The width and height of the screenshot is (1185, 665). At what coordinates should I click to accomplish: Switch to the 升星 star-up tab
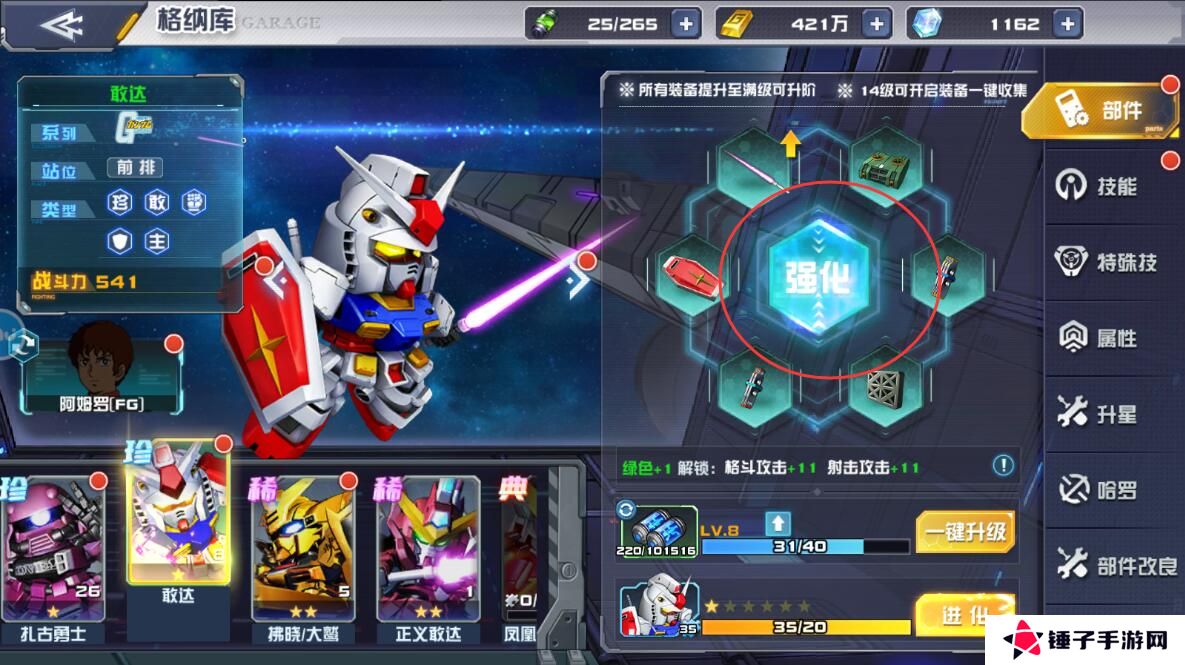pyautogui.click(x=1100, y=414)
